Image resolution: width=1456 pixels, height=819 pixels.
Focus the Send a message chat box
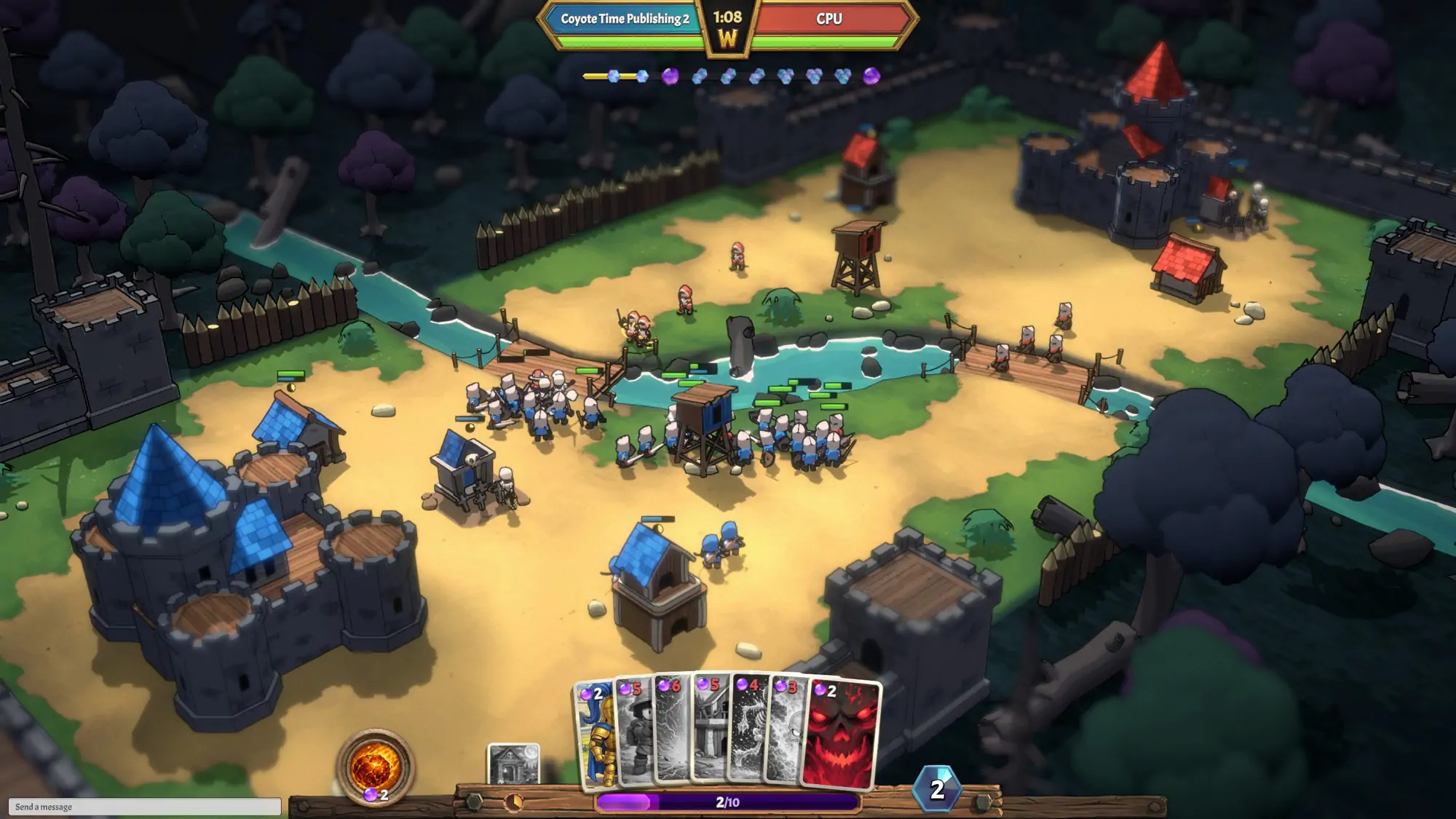pos(144,807)
